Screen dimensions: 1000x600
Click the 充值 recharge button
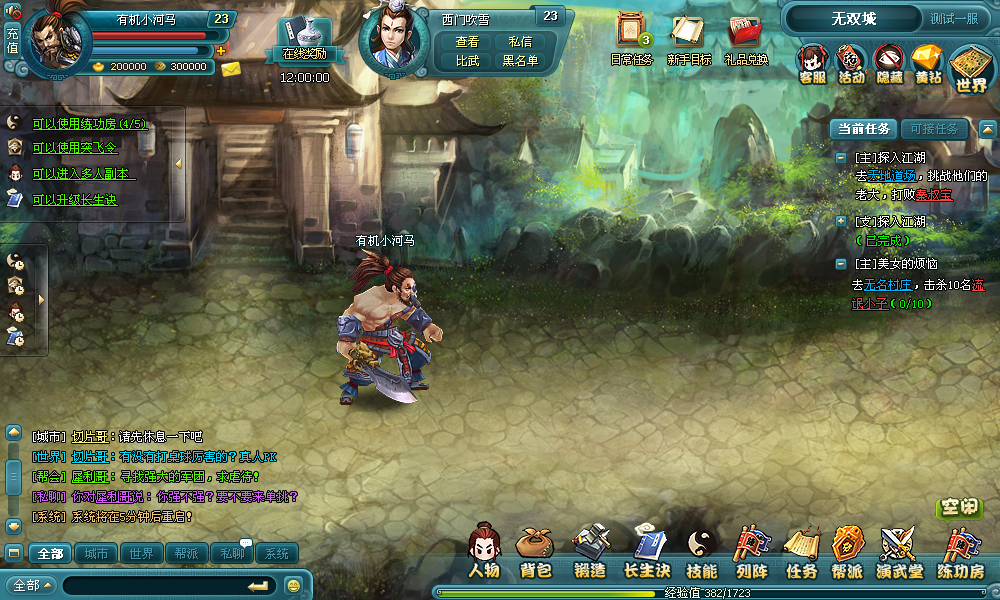point(12,40)
